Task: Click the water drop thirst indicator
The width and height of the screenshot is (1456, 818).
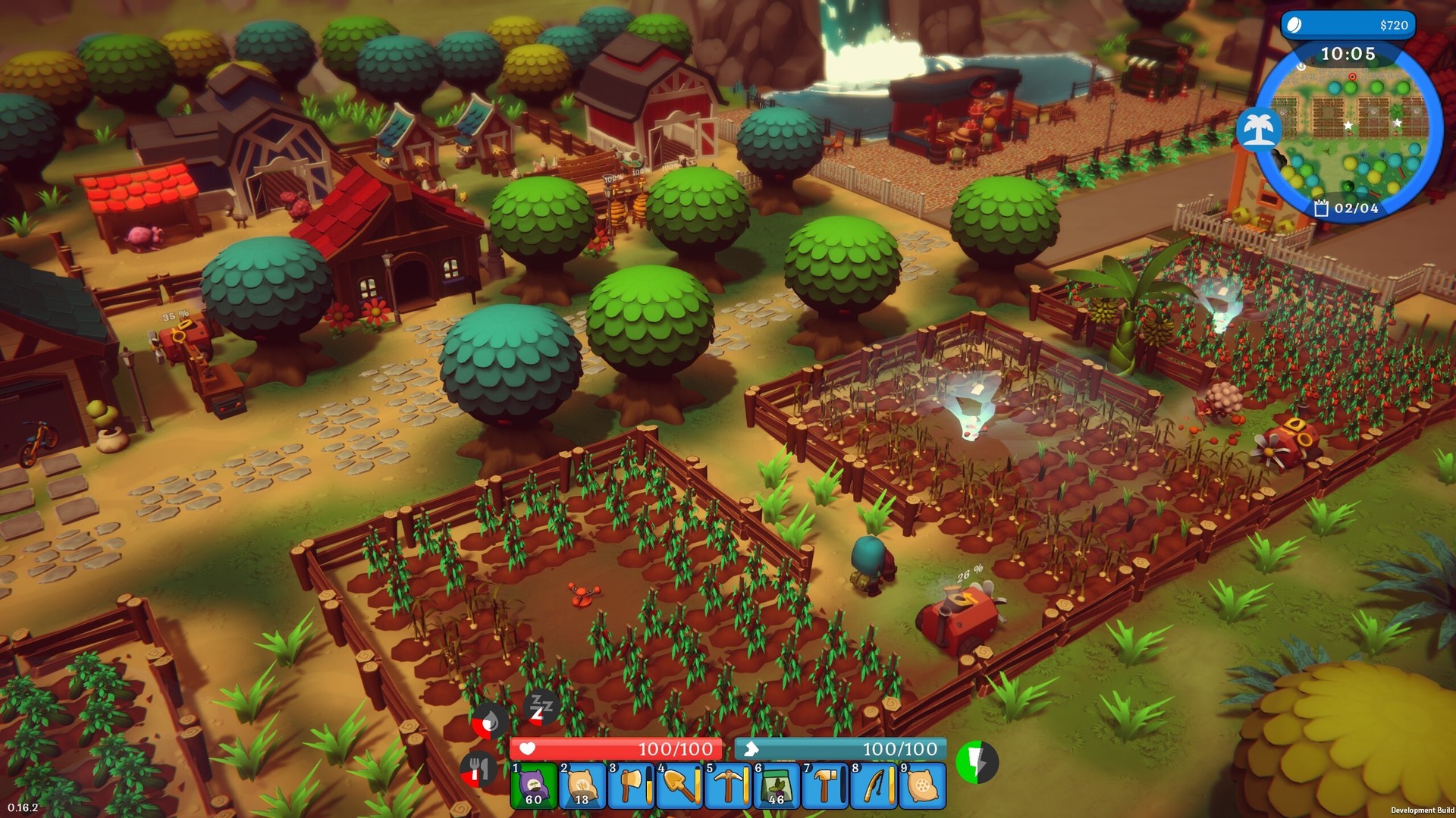Action: pyautogui.click(x=488, y=722)
